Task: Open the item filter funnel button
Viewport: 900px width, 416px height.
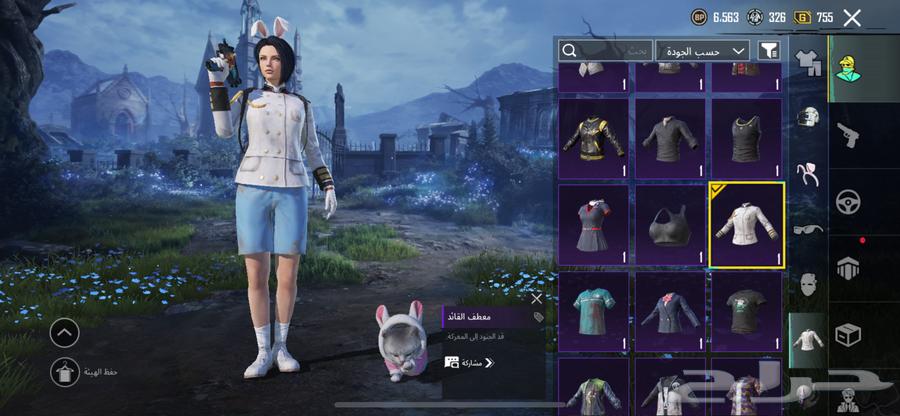Action: click(x=769, y=50)
